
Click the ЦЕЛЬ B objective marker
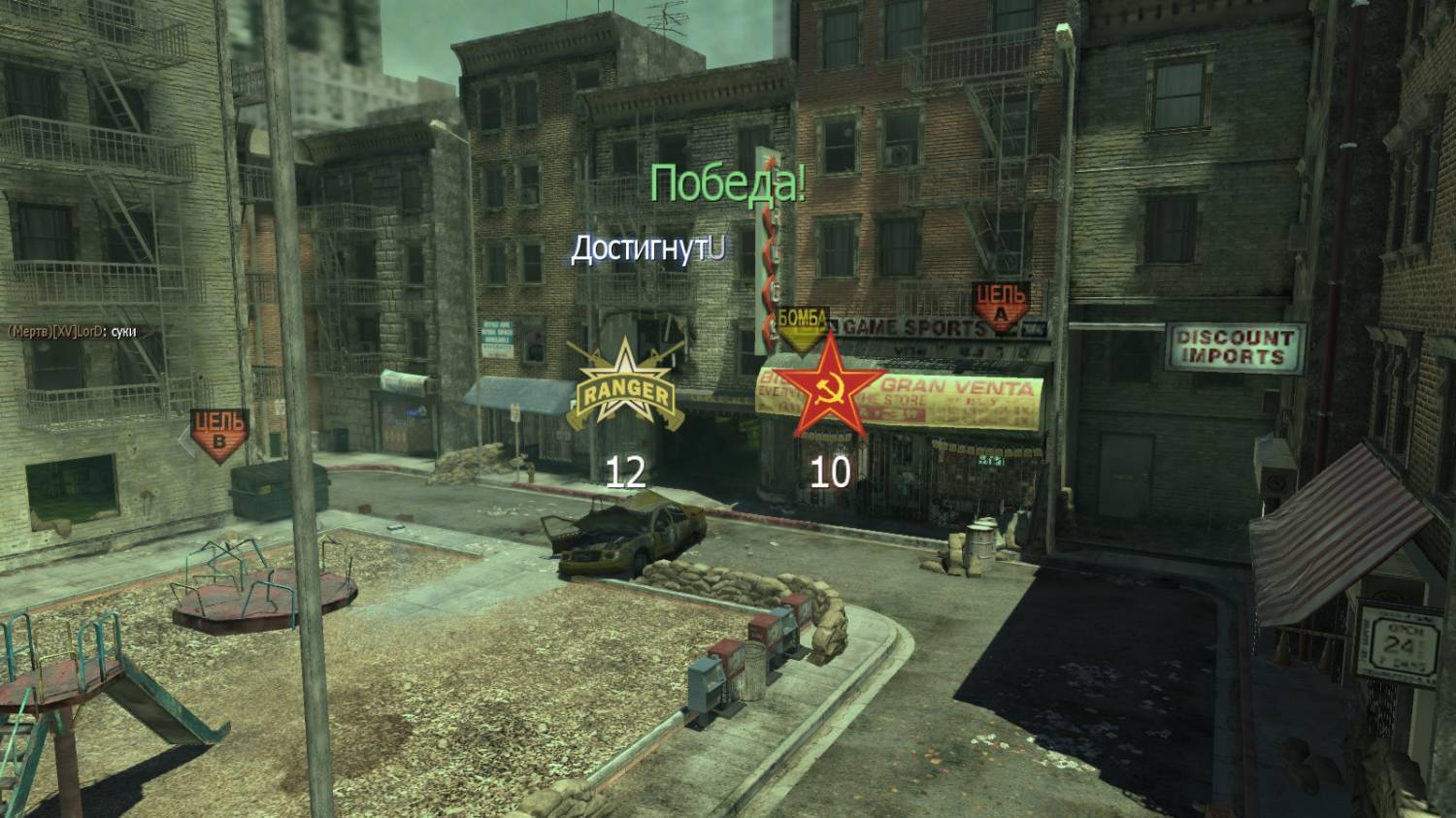click(x=218, y=434)
